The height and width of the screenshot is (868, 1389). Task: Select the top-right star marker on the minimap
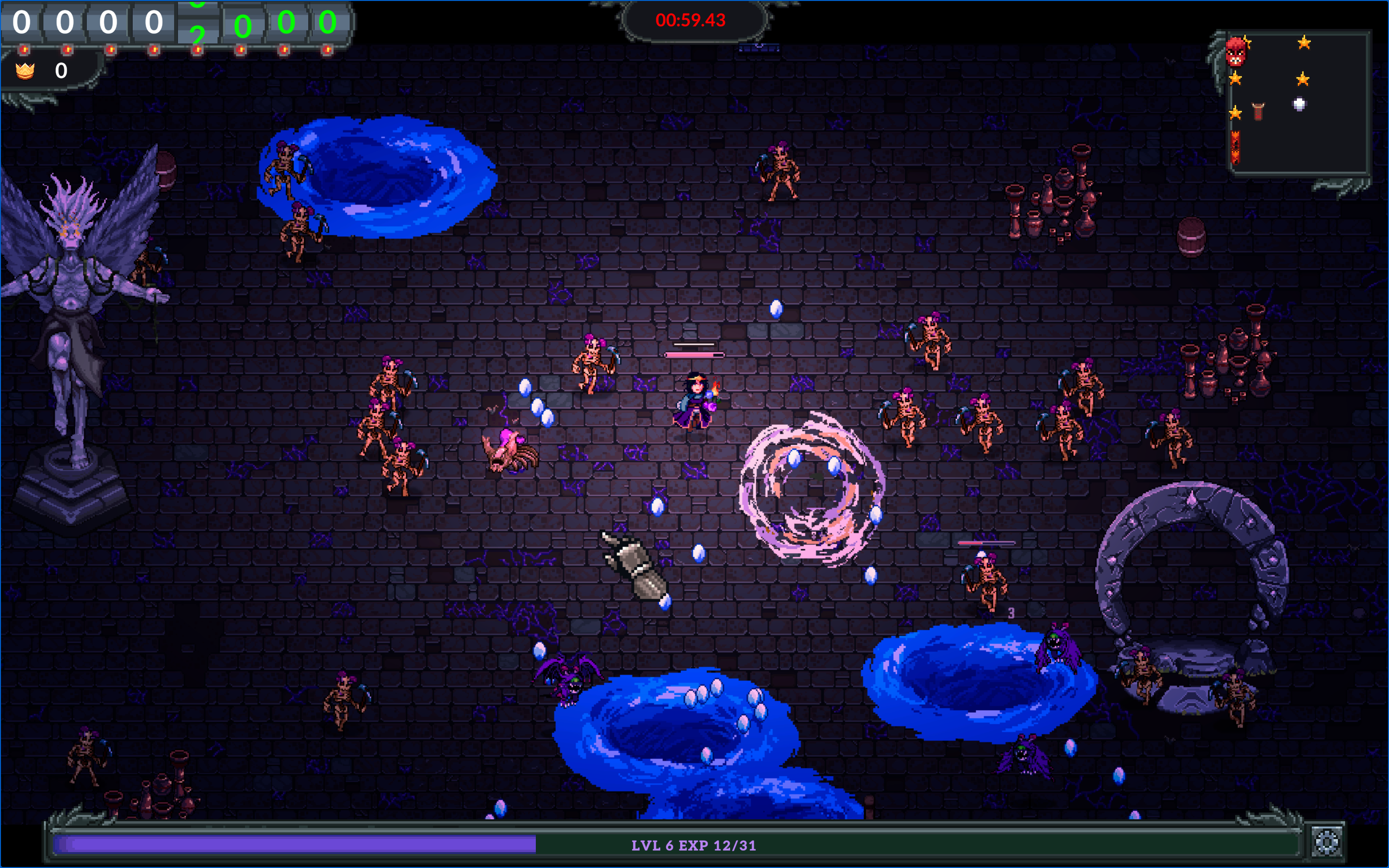(1304, 43)
